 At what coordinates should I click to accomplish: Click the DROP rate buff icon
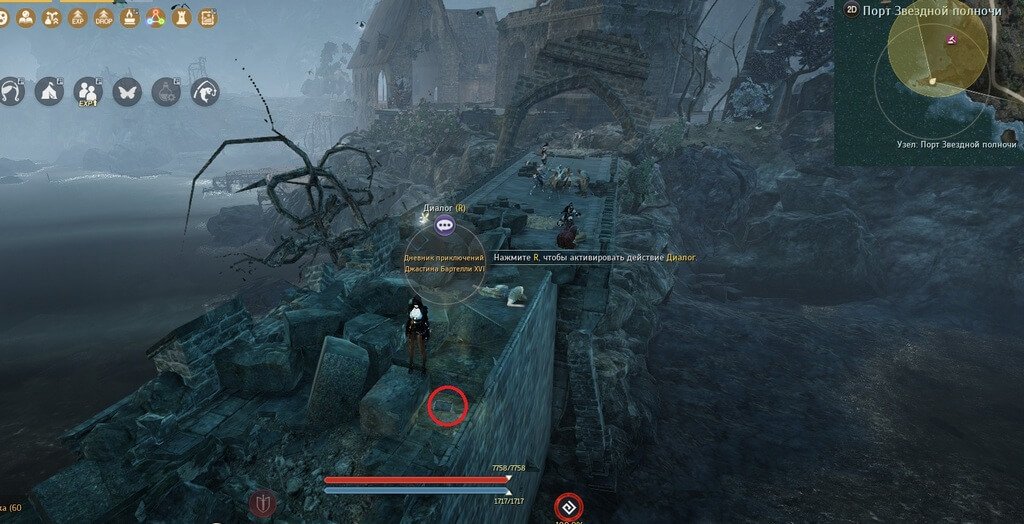click(x=103, y=17)
